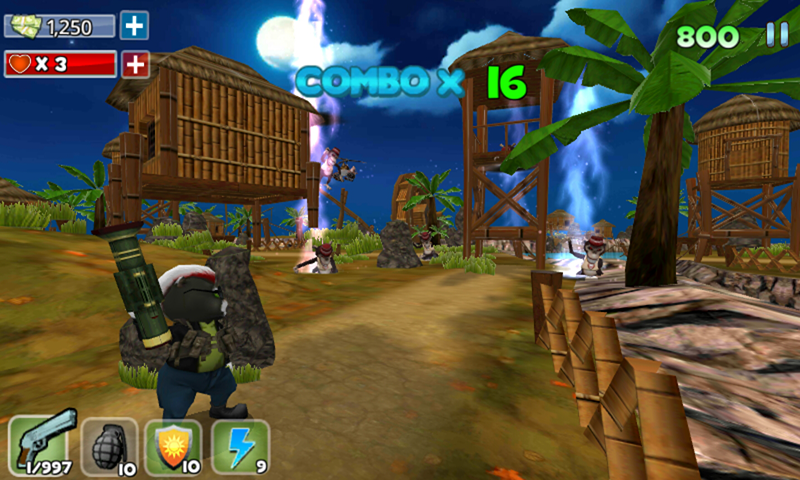
Task: Activate the shield power-up
Action: click(x=173, y=445)
